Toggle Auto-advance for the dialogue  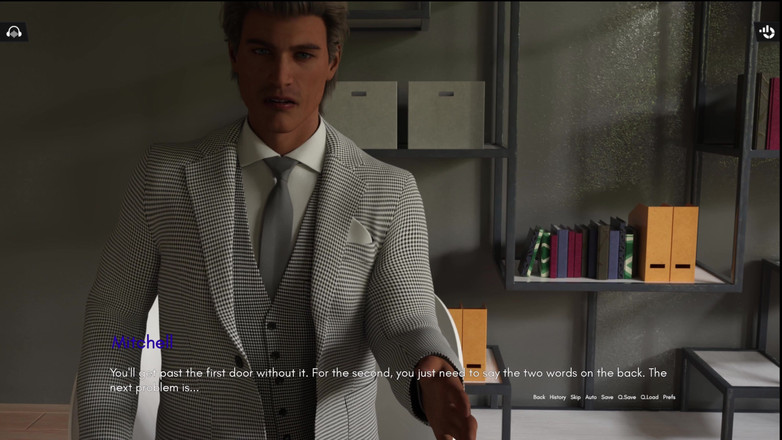[x=590, y=397]
